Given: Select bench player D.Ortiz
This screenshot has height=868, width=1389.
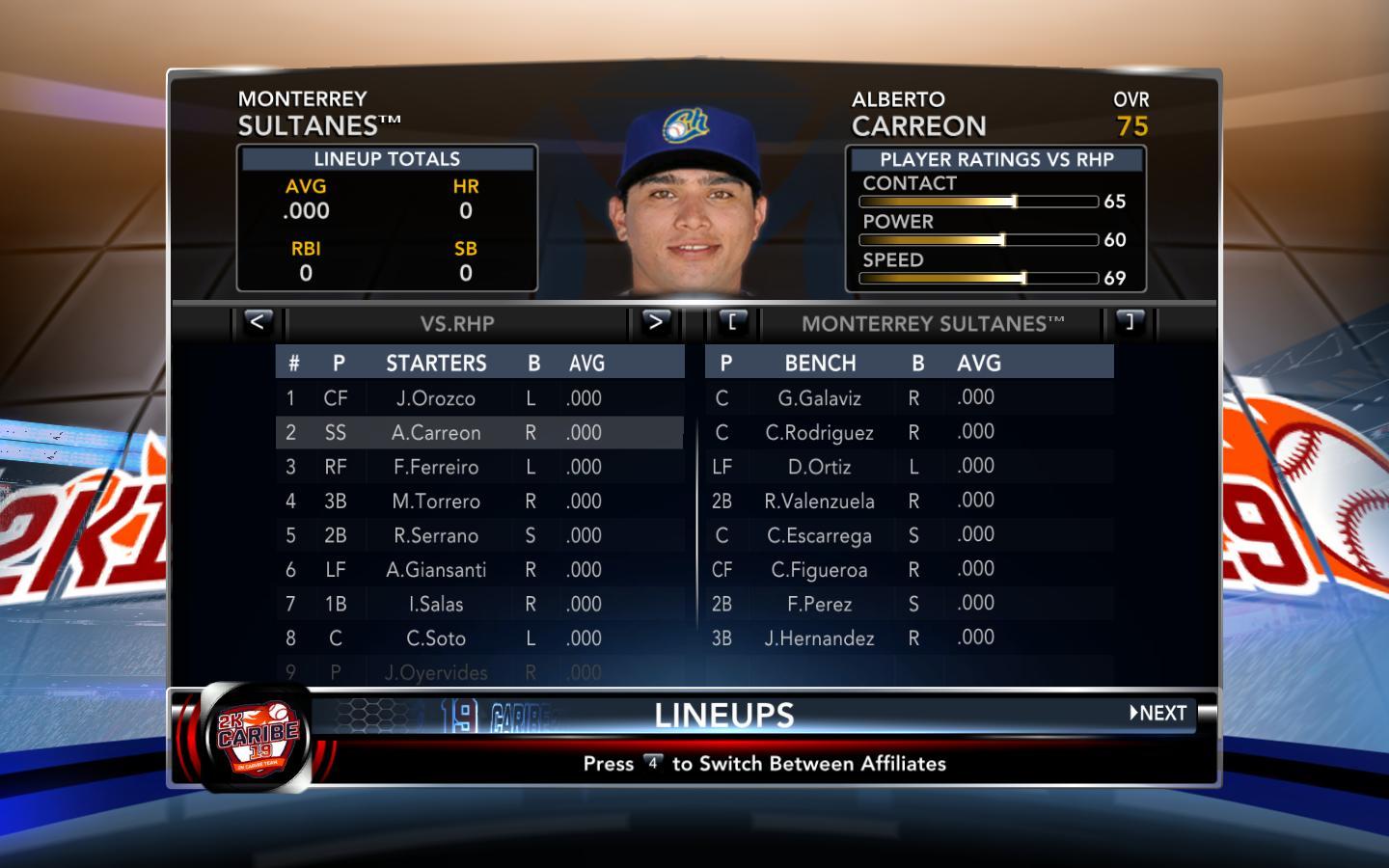Looking at the screenshot, I should 819,467.
